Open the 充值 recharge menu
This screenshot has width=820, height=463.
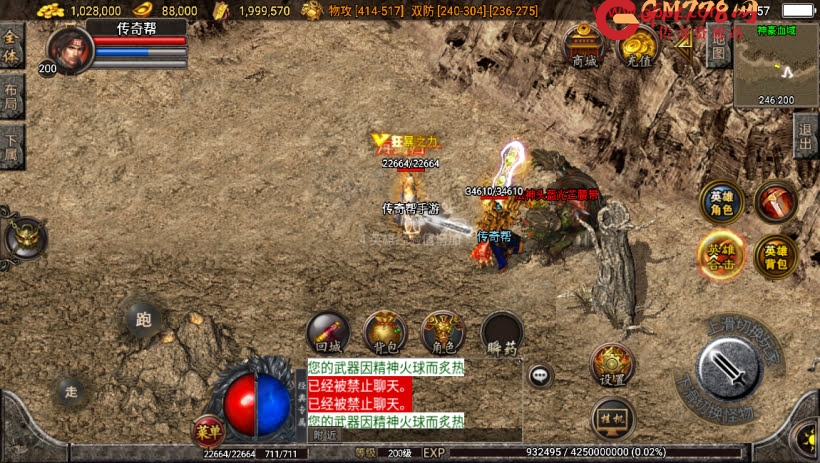[637, 45]
